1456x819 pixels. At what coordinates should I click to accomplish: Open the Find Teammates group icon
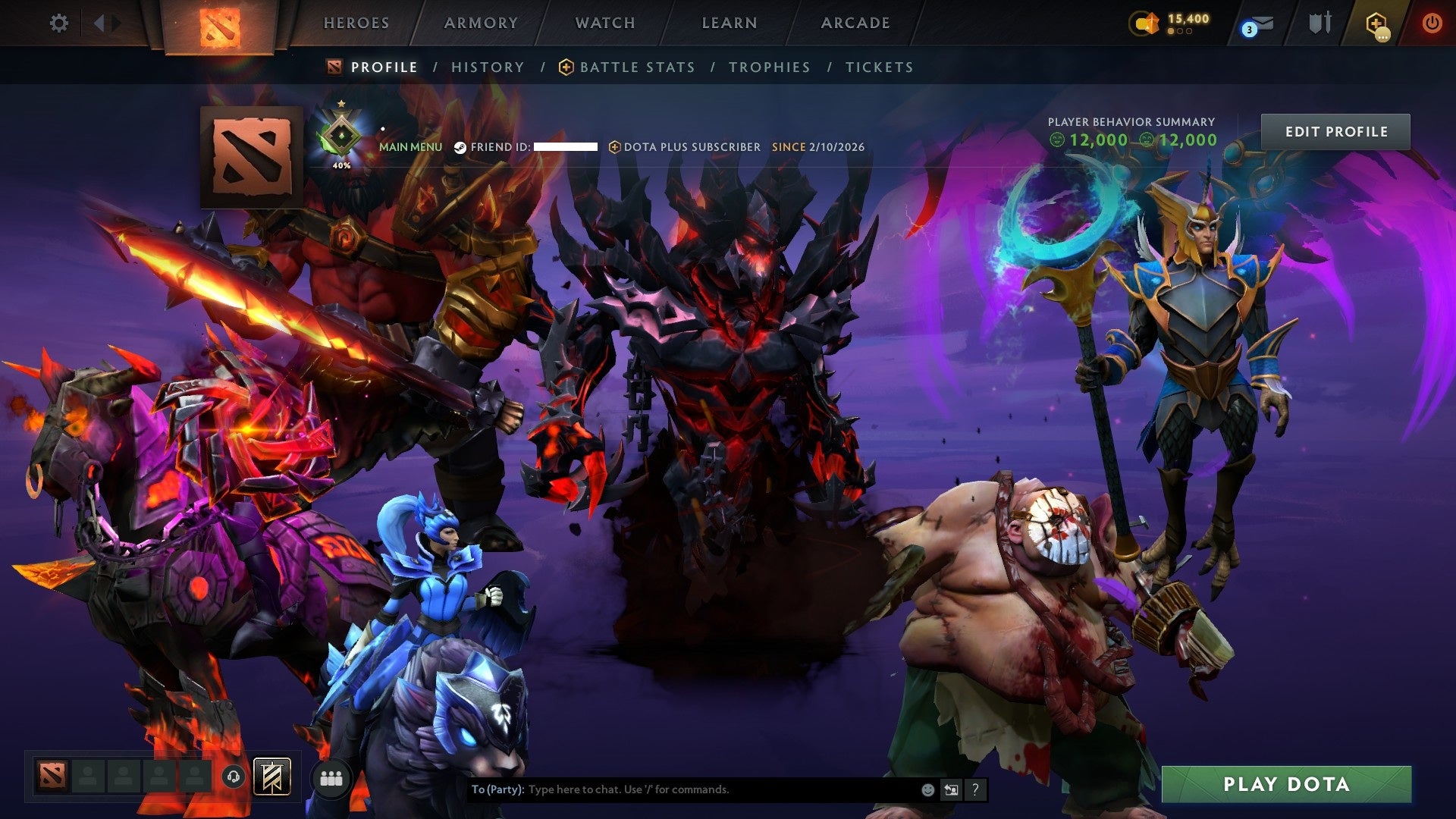[330, 777]
